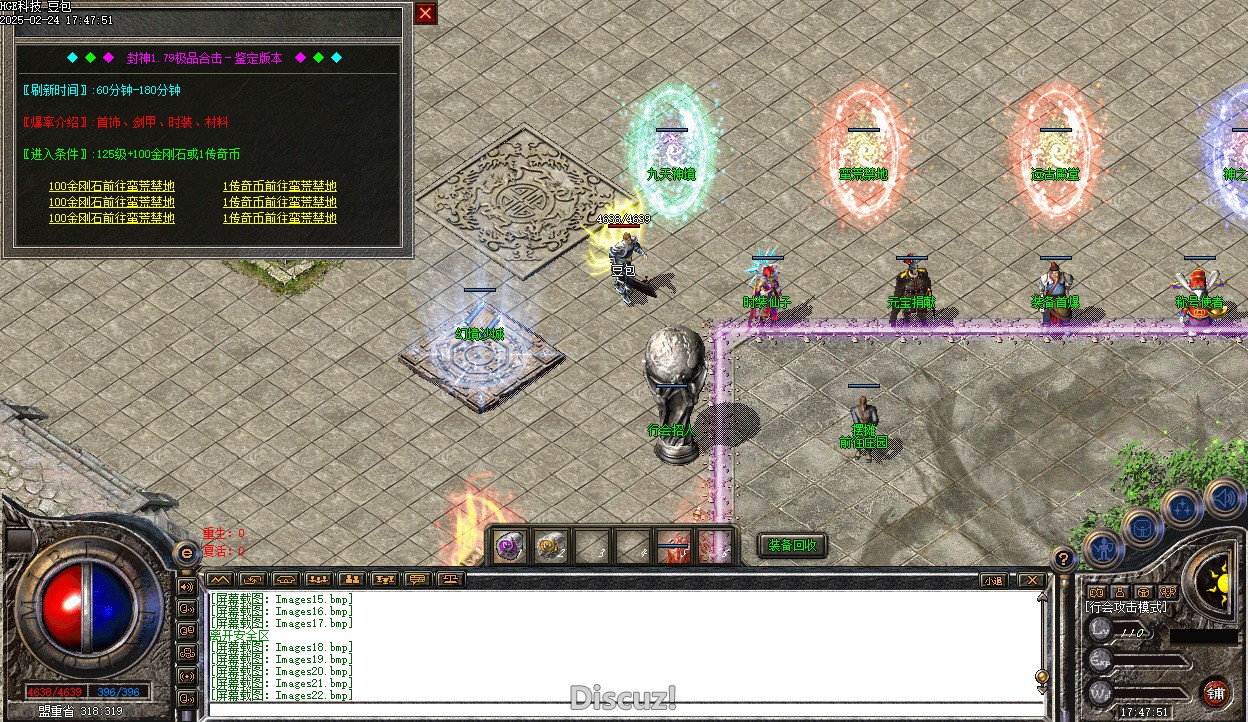Toggle sound with the speaker round button
This screenshot has height=722, width=1248.
coord(1223,497)
